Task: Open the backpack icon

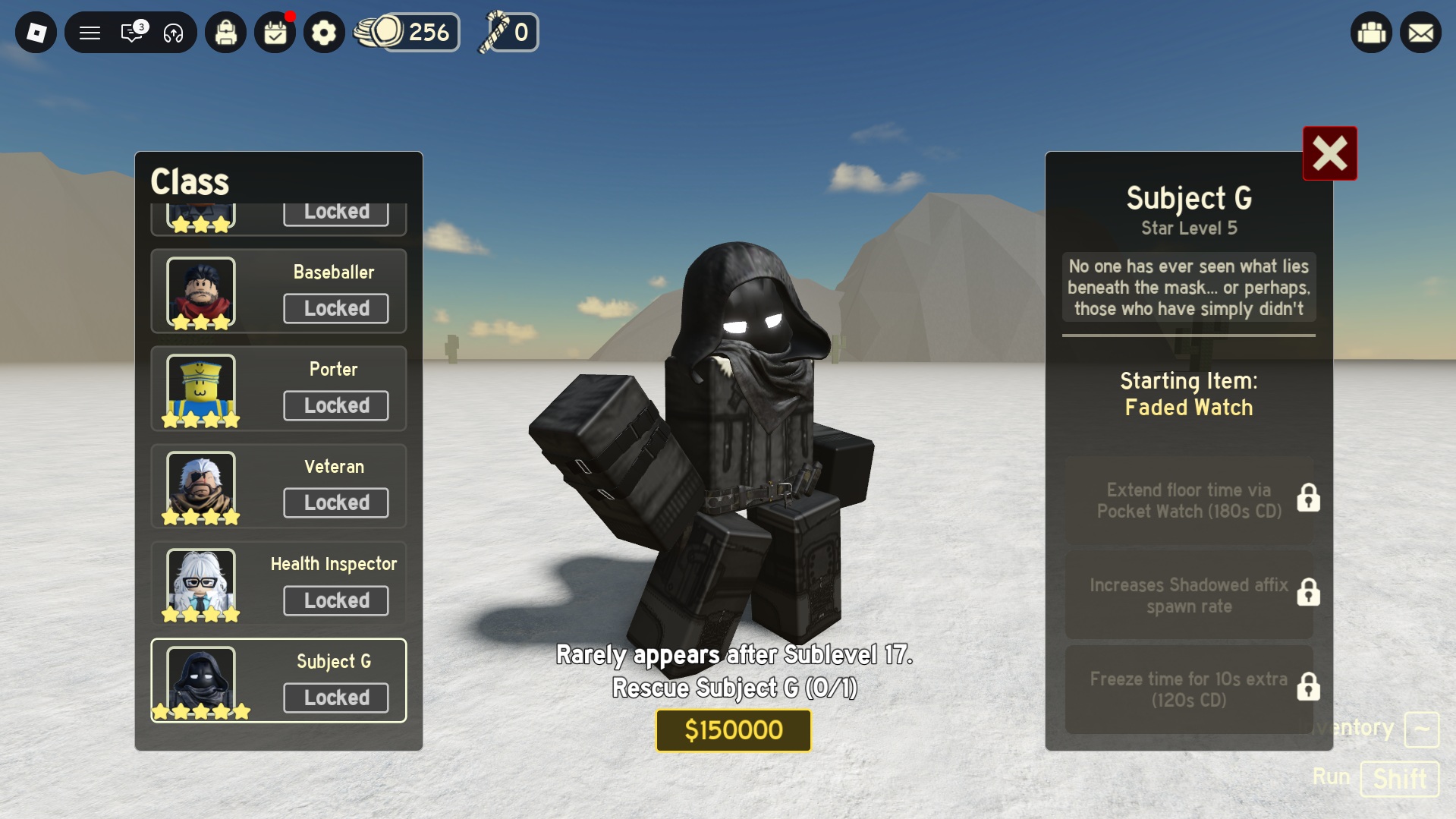Action: pos(226,33)
